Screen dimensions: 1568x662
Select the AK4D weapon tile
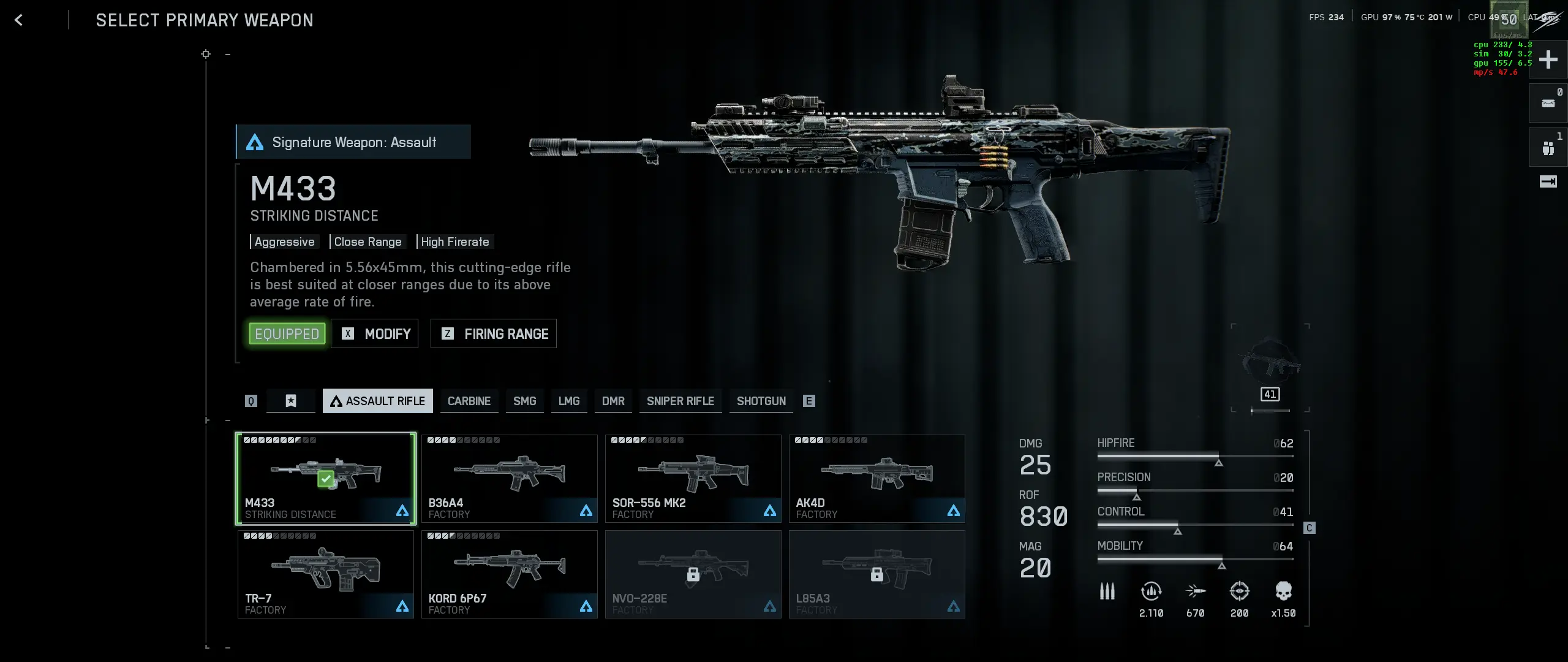(877, 479)
